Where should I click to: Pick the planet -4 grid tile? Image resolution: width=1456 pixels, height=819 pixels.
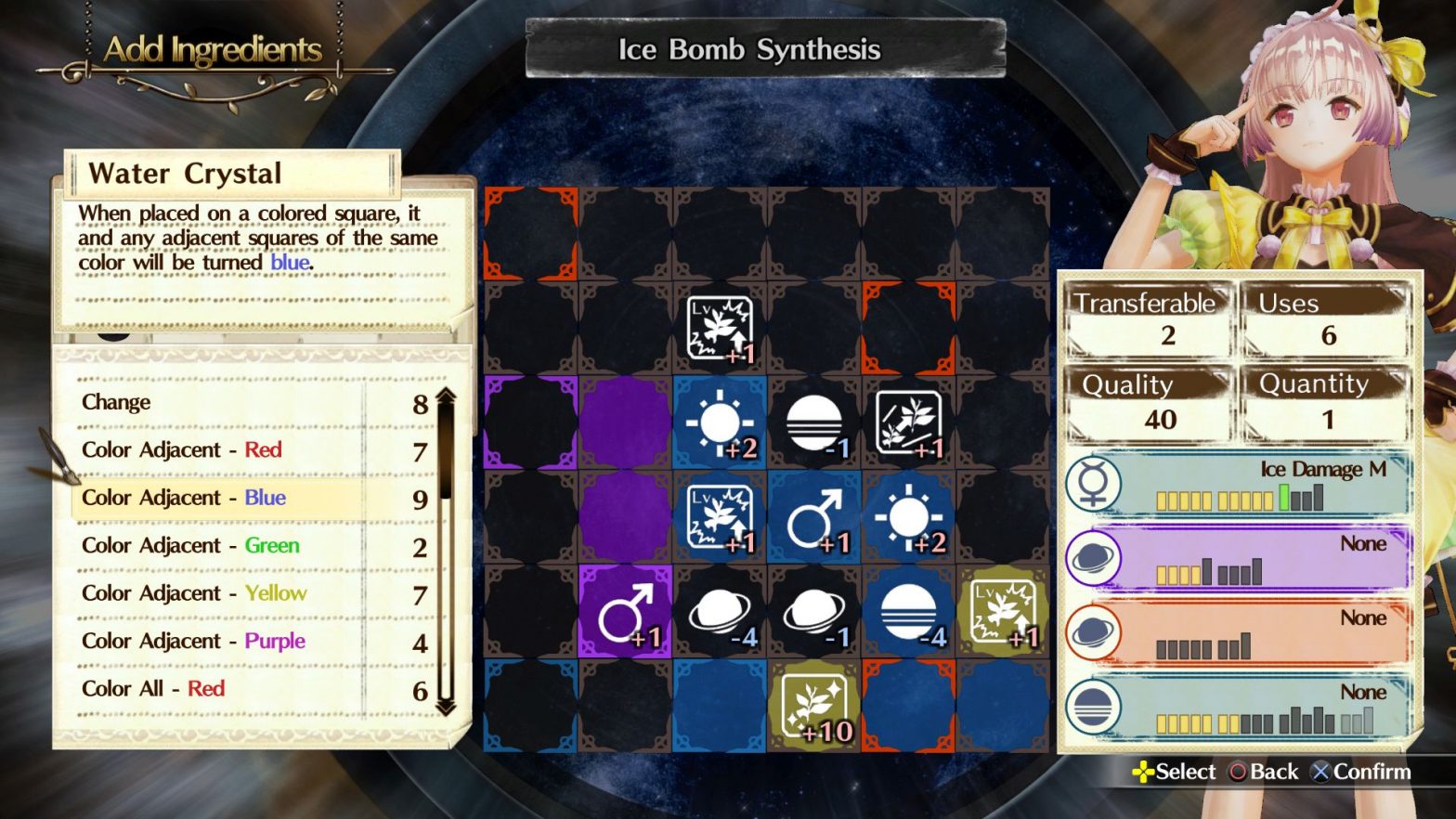(x=720, y=613)
